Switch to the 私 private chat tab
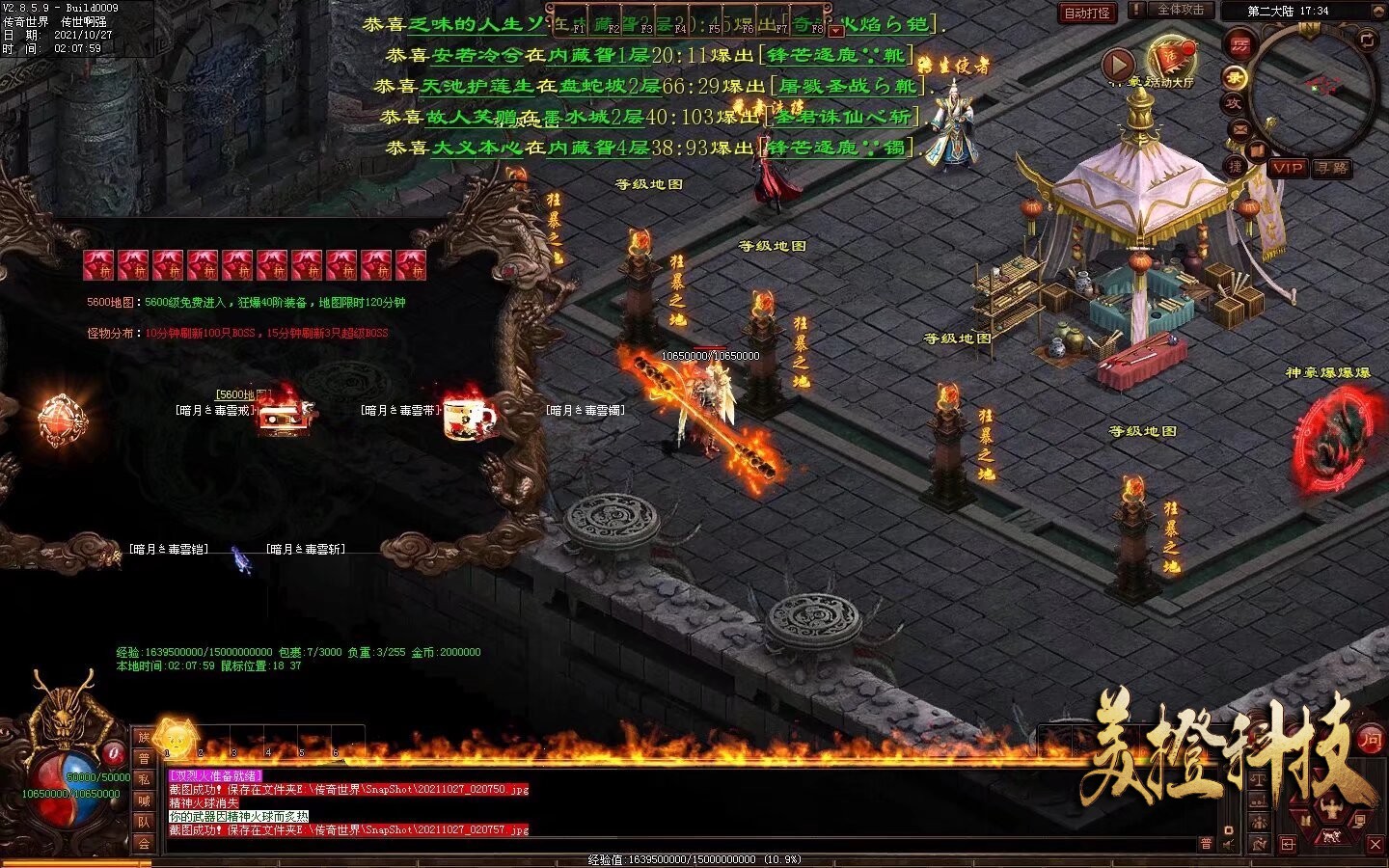Screen dimensions: 1389x868 point(145,778)
